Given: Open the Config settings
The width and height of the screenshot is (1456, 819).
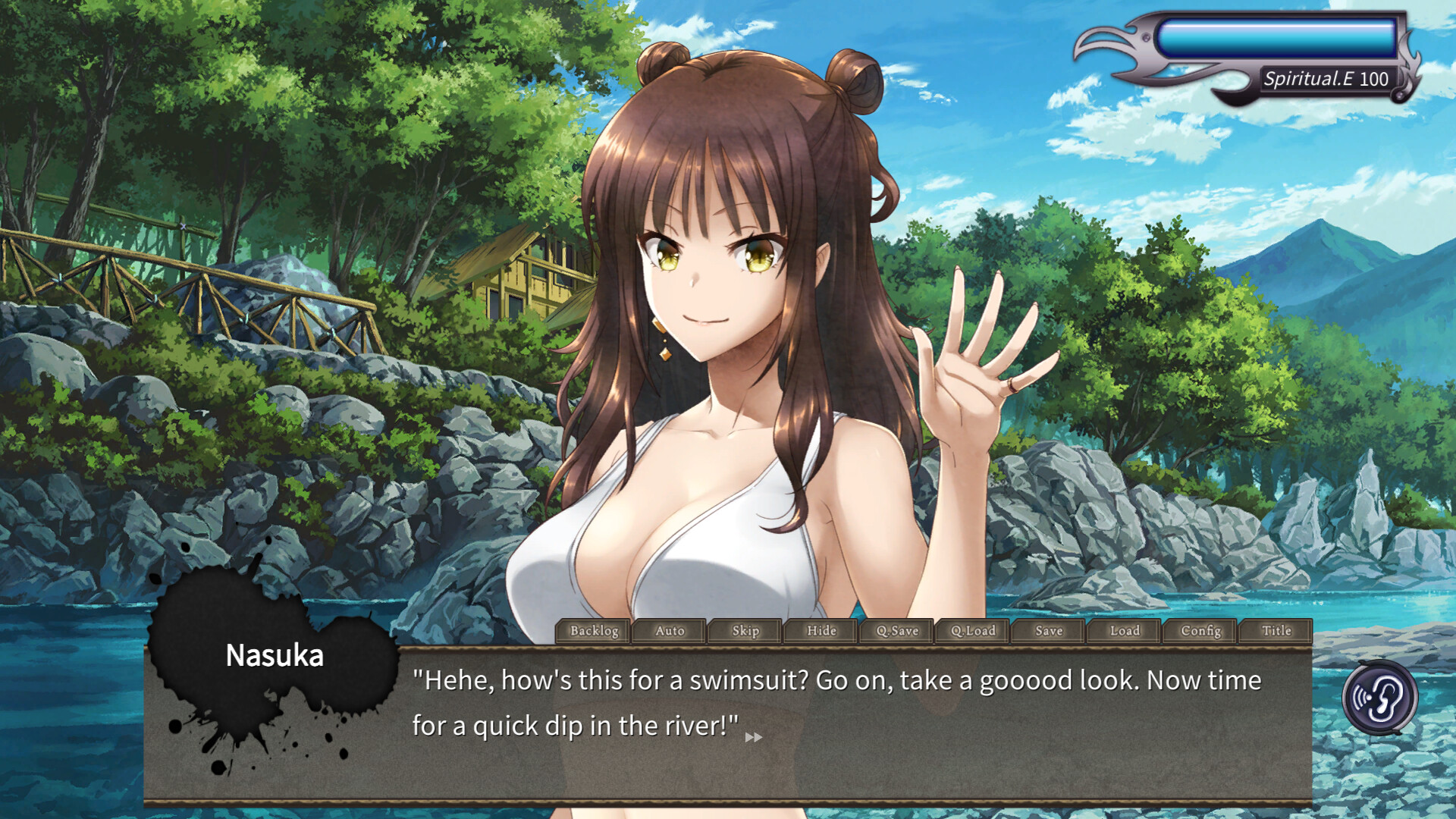Looking at the screenshot, I should [x=1200, y=631].
